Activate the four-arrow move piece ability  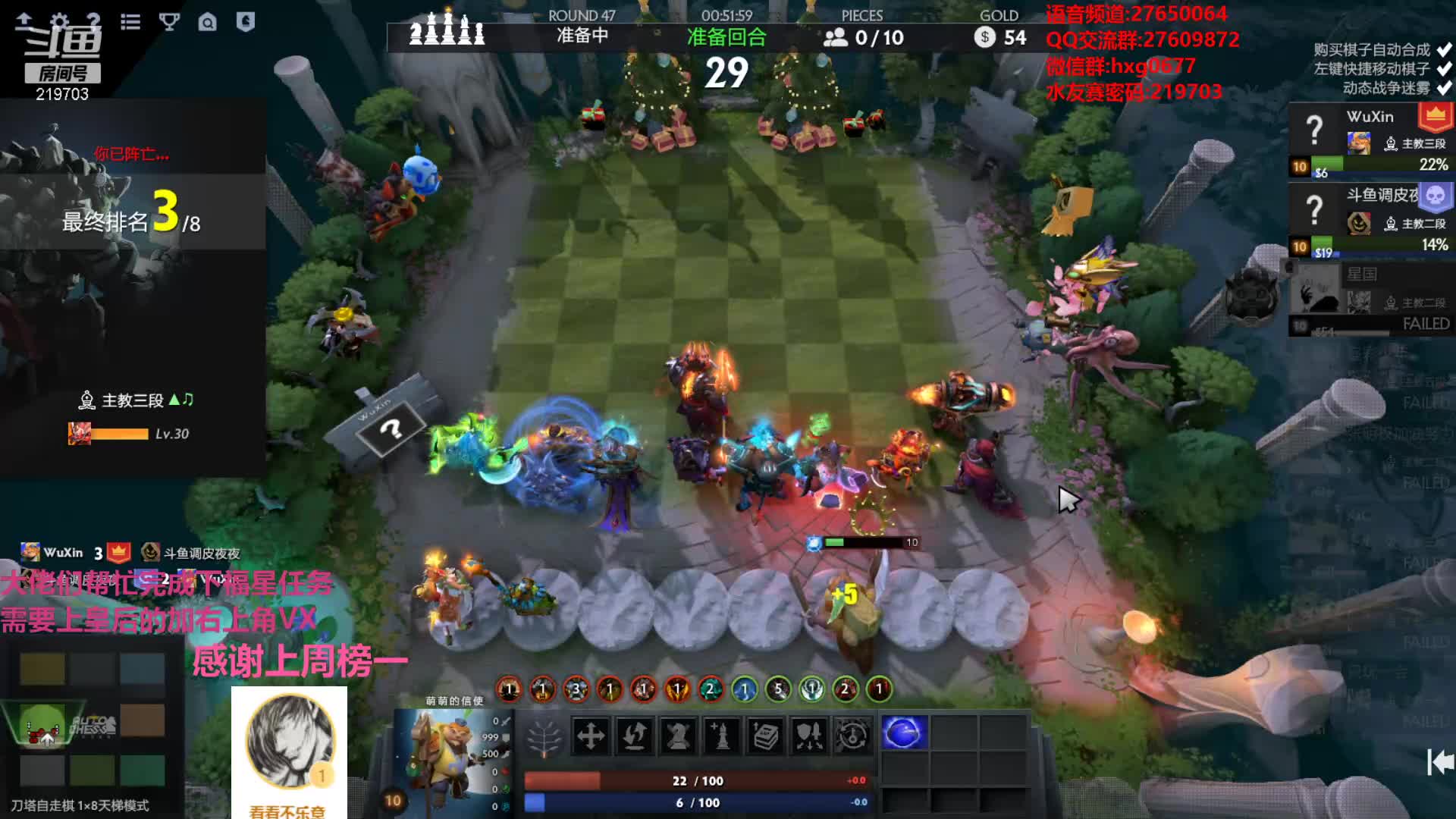pyautogui.click(x=590, y=735)
